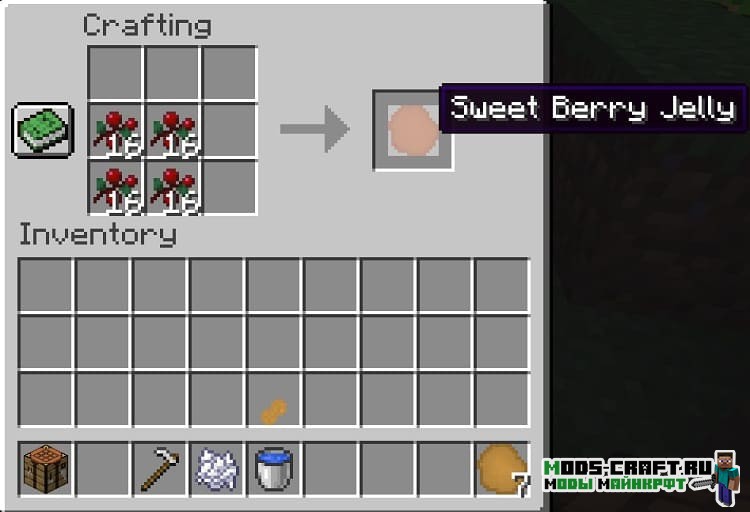Pick up the hoe from the hotbar
The height and width of the screenshot is (512, 750).
click(159, 468)
